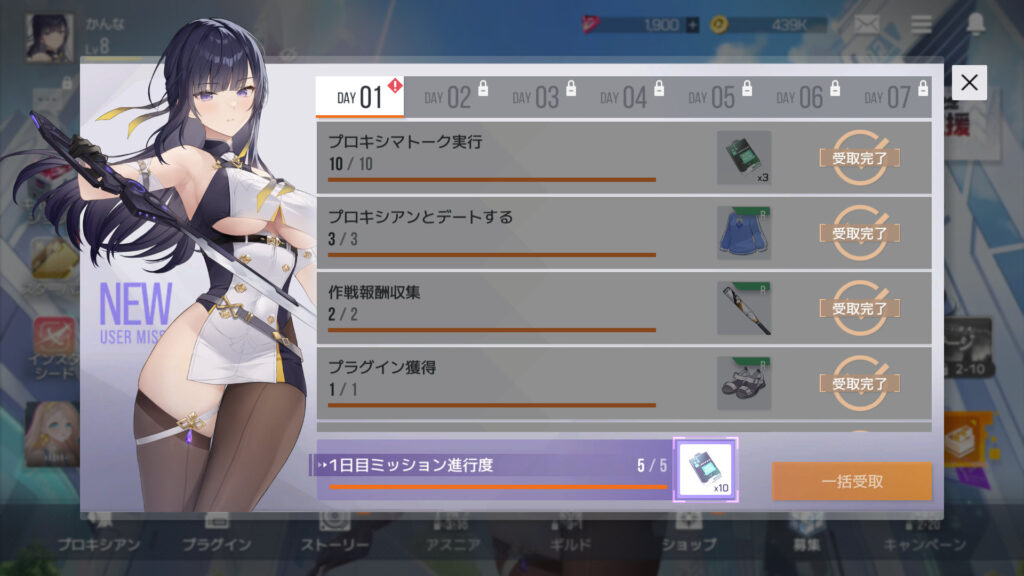Switch to the DAY 02 tab
The width and height of the screenshot is (1024, 576).
tap(448, 97)
